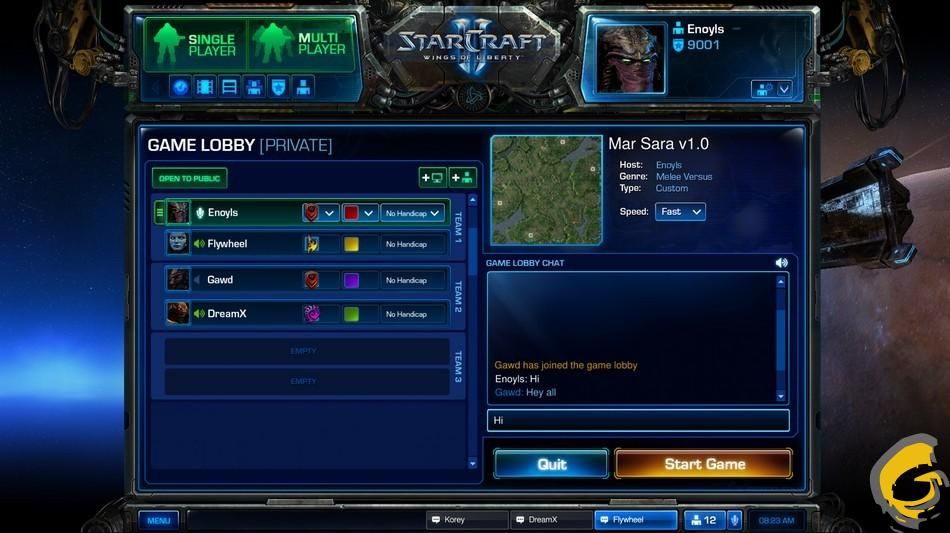This screenshot has height=533, width=950.
Task: Open Enoyls' handicap dropdown
Action: tap(412, 213)
